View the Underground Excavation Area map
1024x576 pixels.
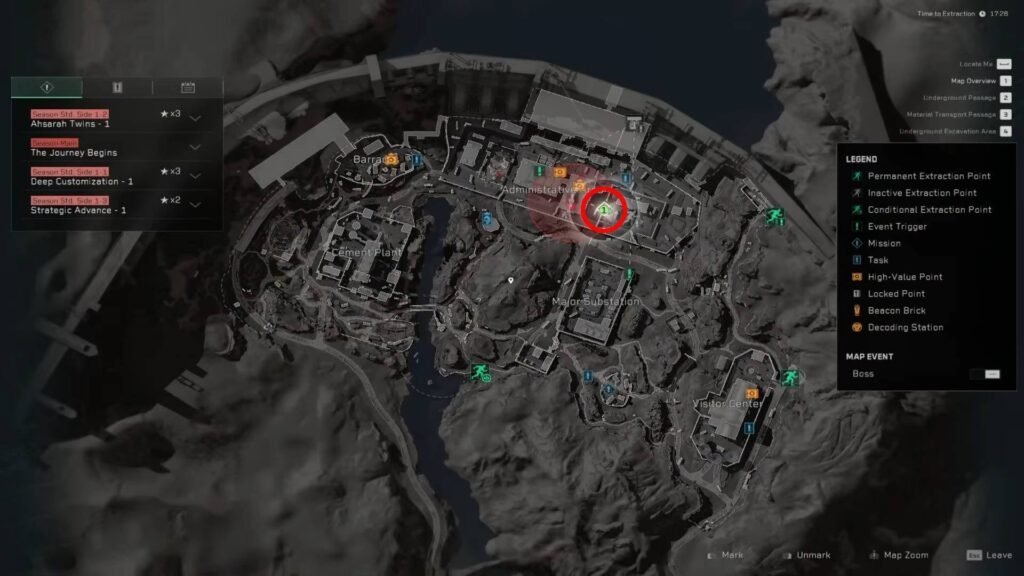(1005, 132)
